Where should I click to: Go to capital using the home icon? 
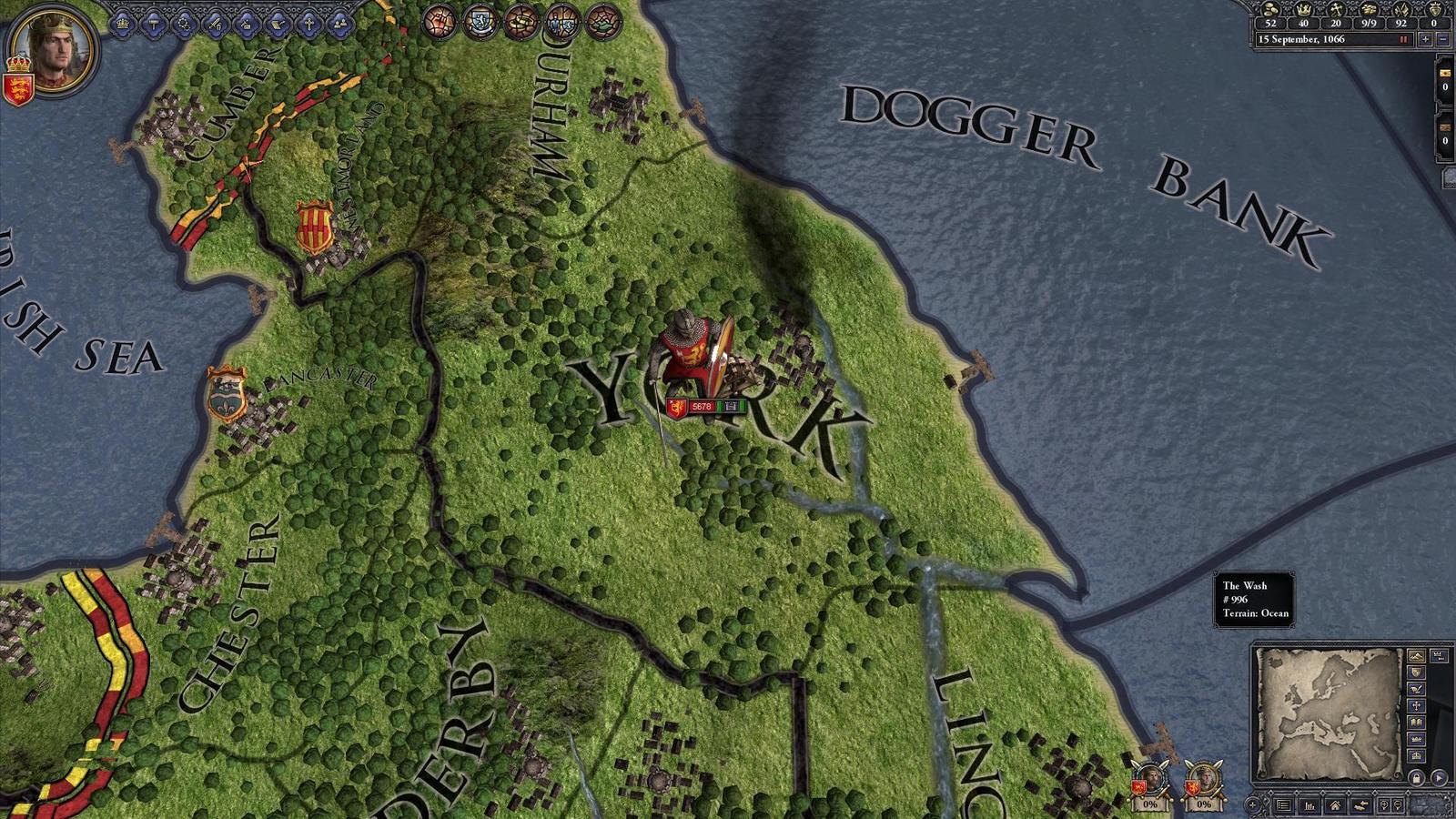tap(1336, 805)
